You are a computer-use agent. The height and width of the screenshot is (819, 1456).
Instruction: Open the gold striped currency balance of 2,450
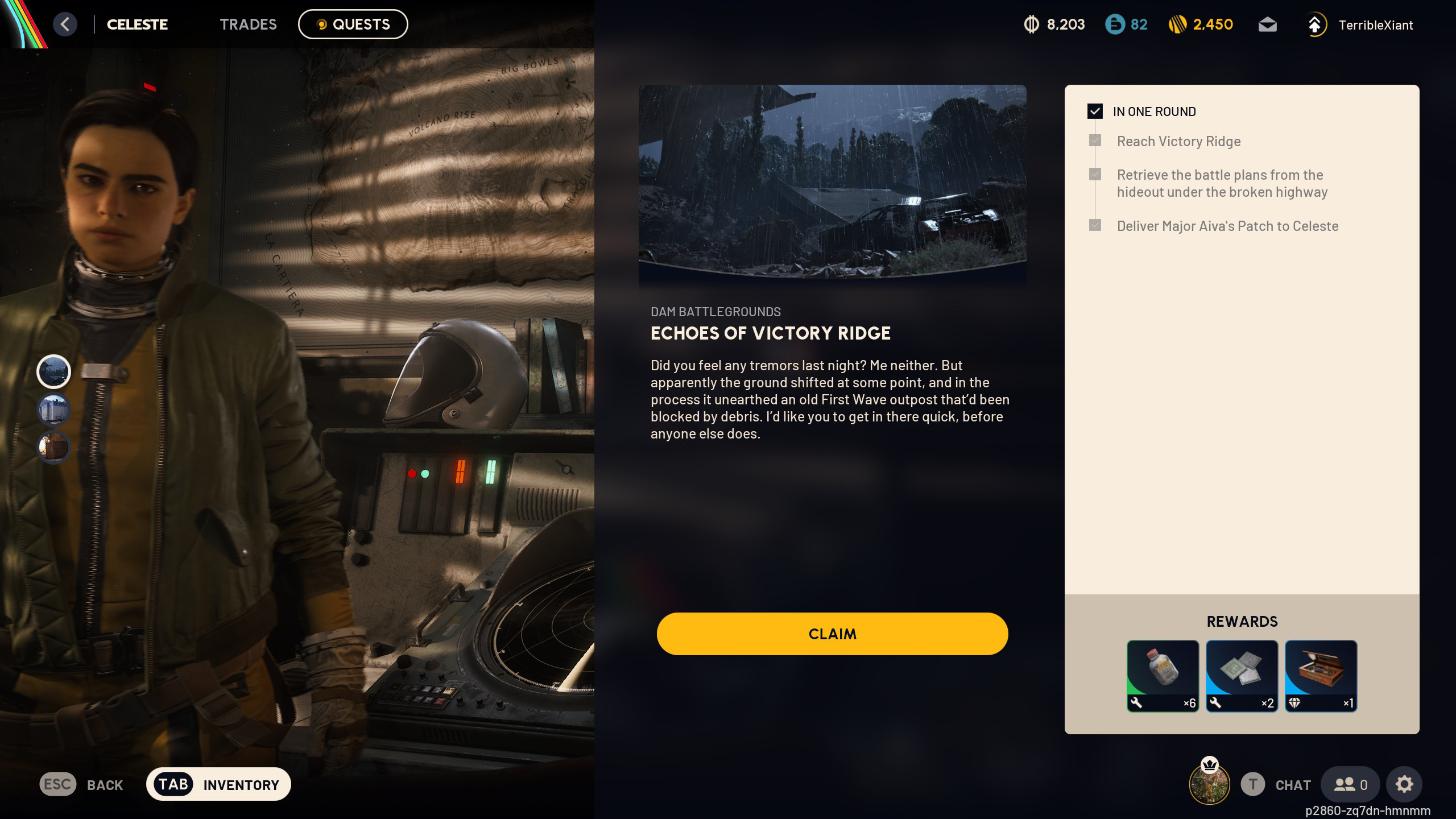coord(1201,24)
